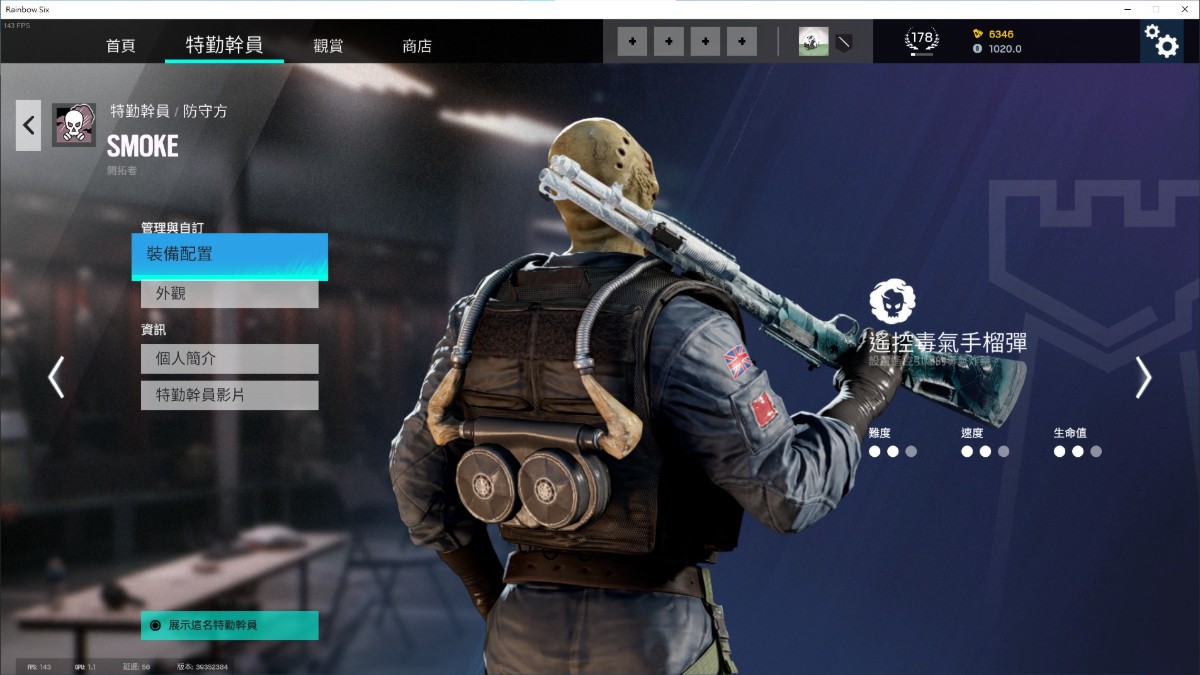
Task: View the clearance level 178 badge
Action: [921, 41]
